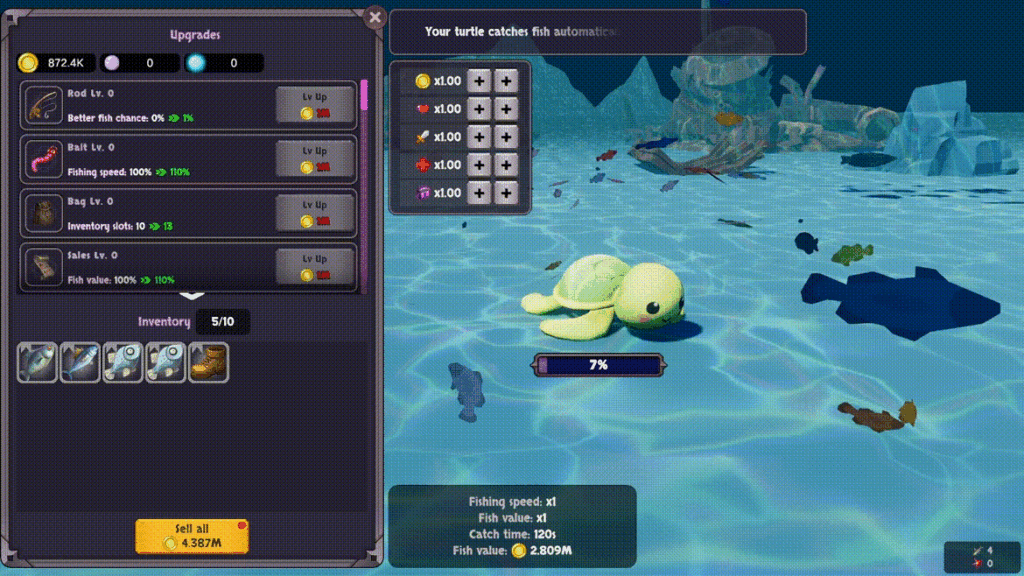Select the old boot in inventory
This screenshot has width=1024, height=576.
pyautogui.click(x=209, y=363)
